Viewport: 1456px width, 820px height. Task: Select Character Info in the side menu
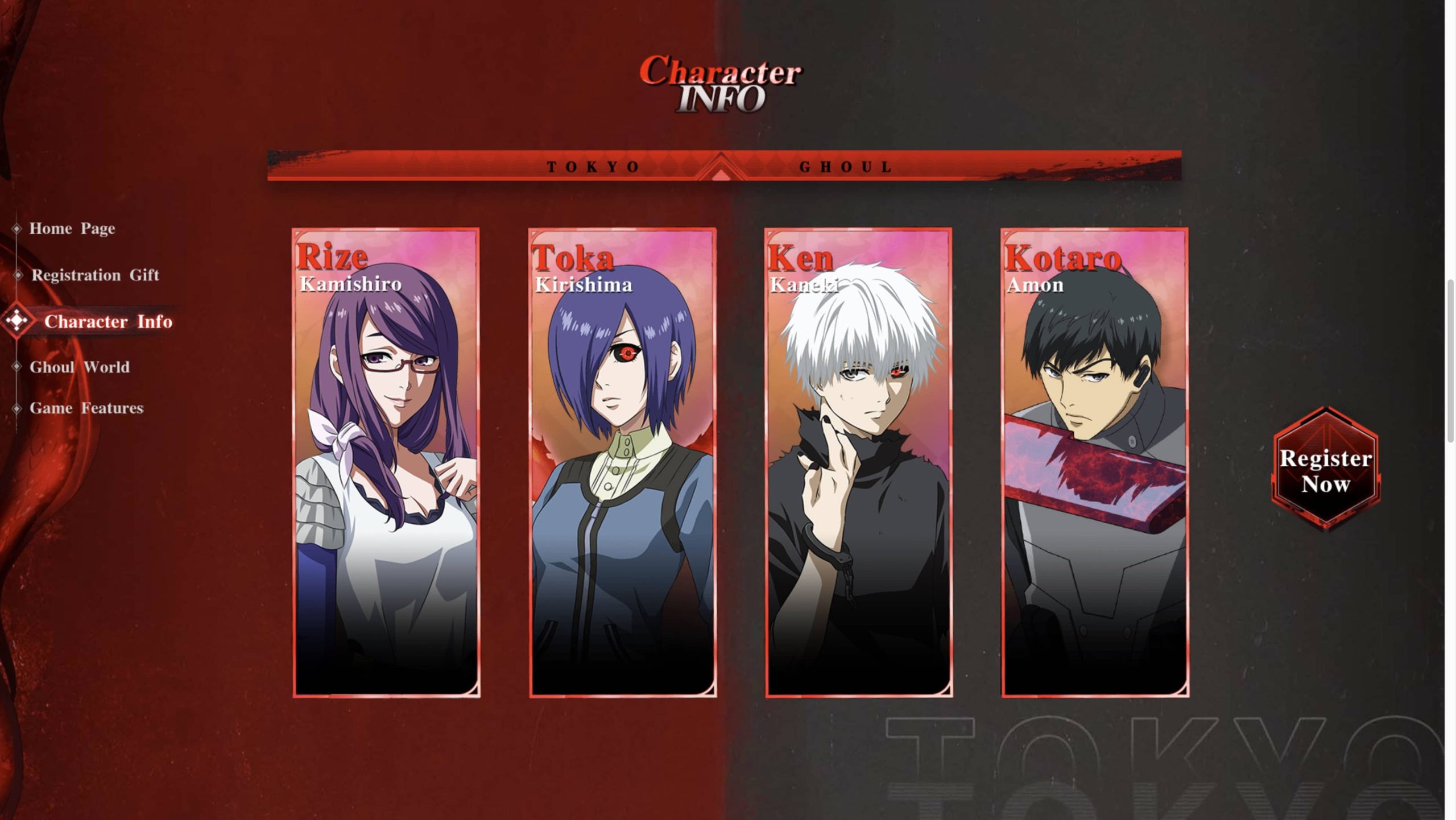(107, 322)
